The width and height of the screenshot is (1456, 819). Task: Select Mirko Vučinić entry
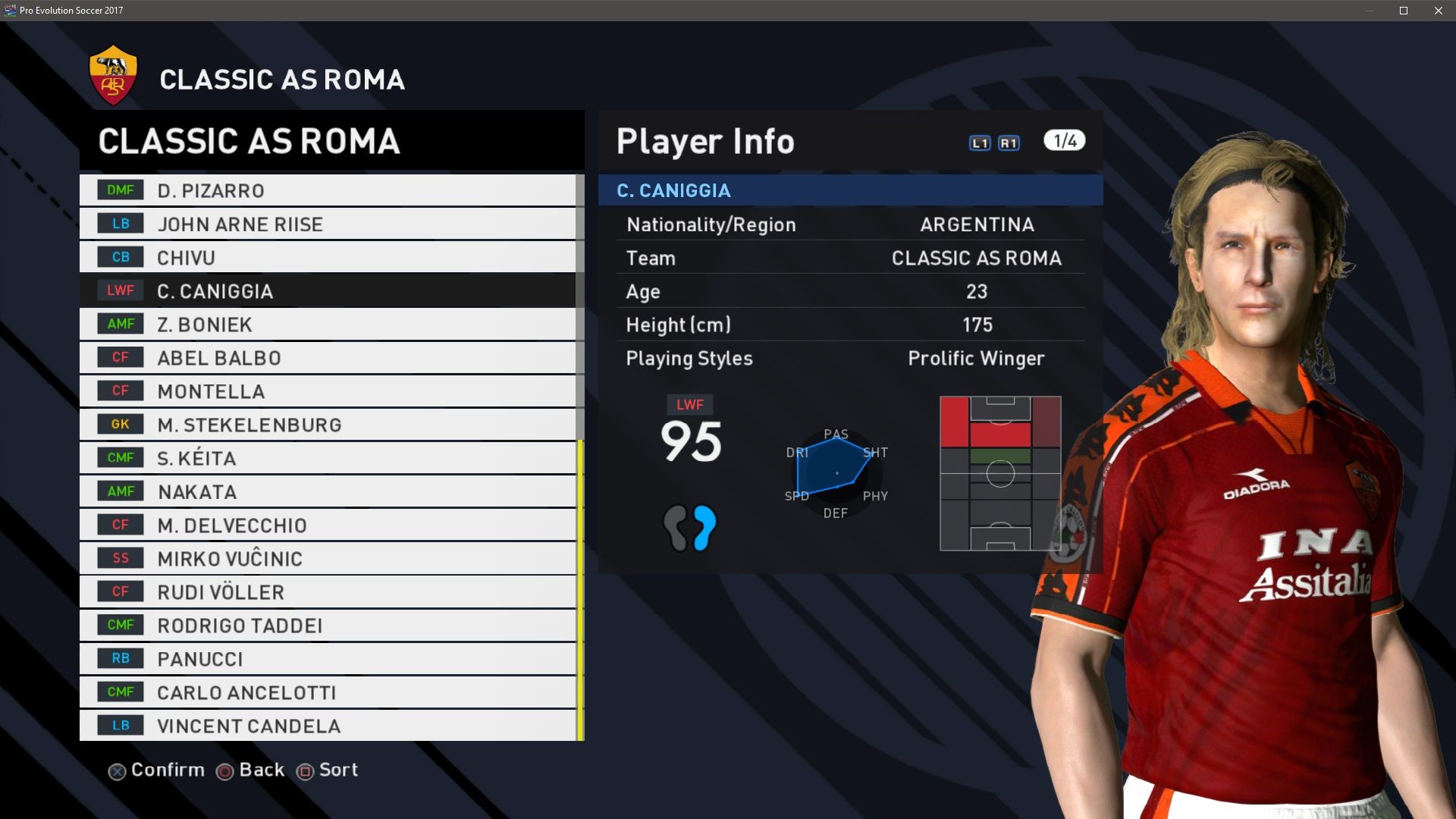328,558
